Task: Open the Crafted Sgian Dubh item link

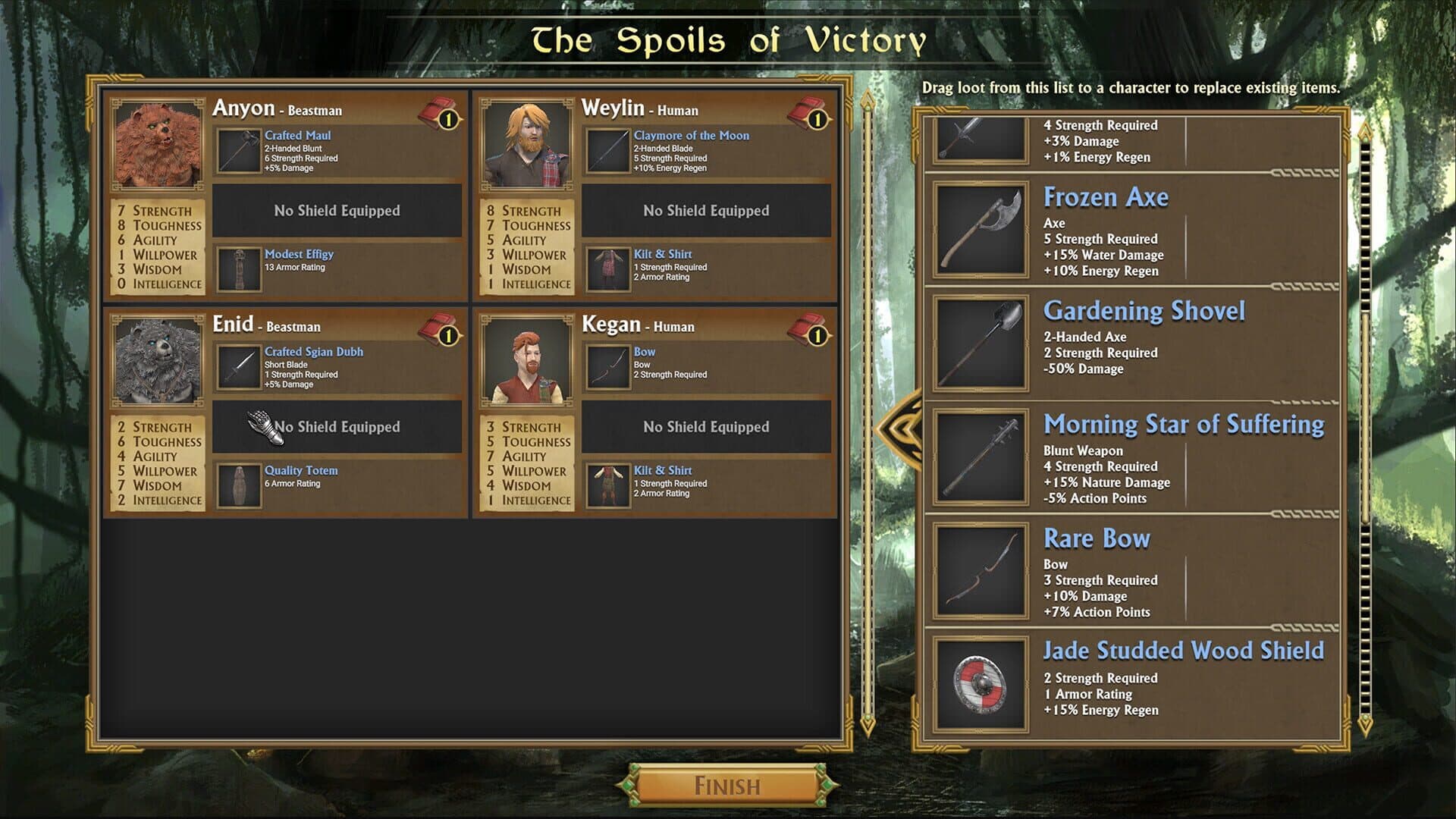Action: click(x=314, y=351)
